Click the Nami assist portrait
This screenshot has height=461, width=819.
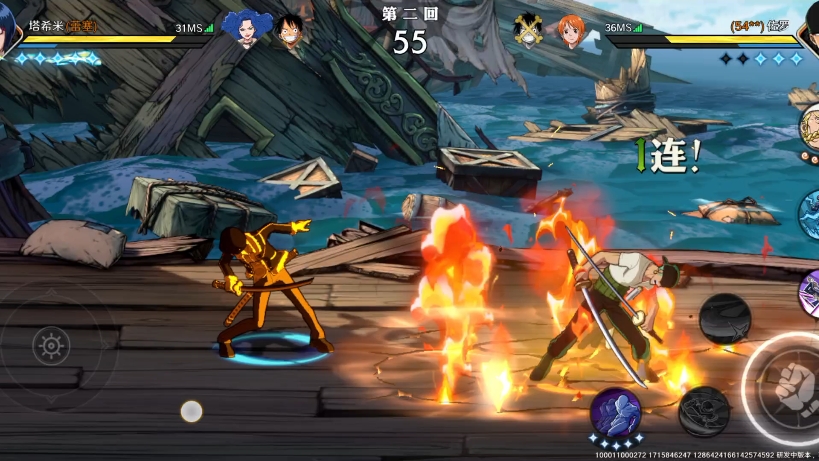click(570, 31)
